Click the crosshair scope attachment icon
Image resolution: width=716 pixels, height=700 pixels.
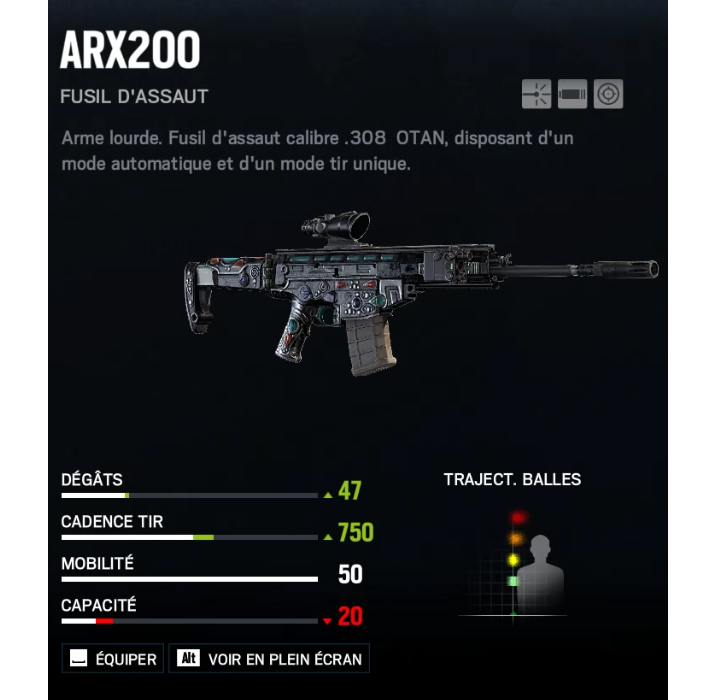pyautogui.click(x=608, y=94)
